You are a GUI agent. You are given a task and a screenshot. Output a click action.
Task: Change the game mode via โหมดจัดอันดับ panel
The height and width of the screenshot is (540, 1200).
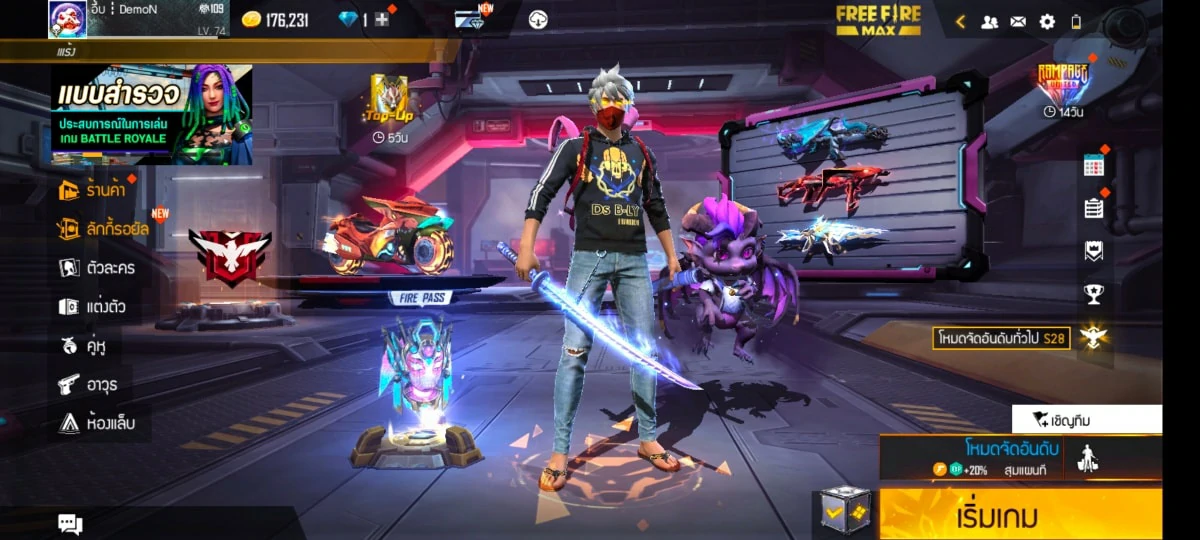(x=1010, y=457)
